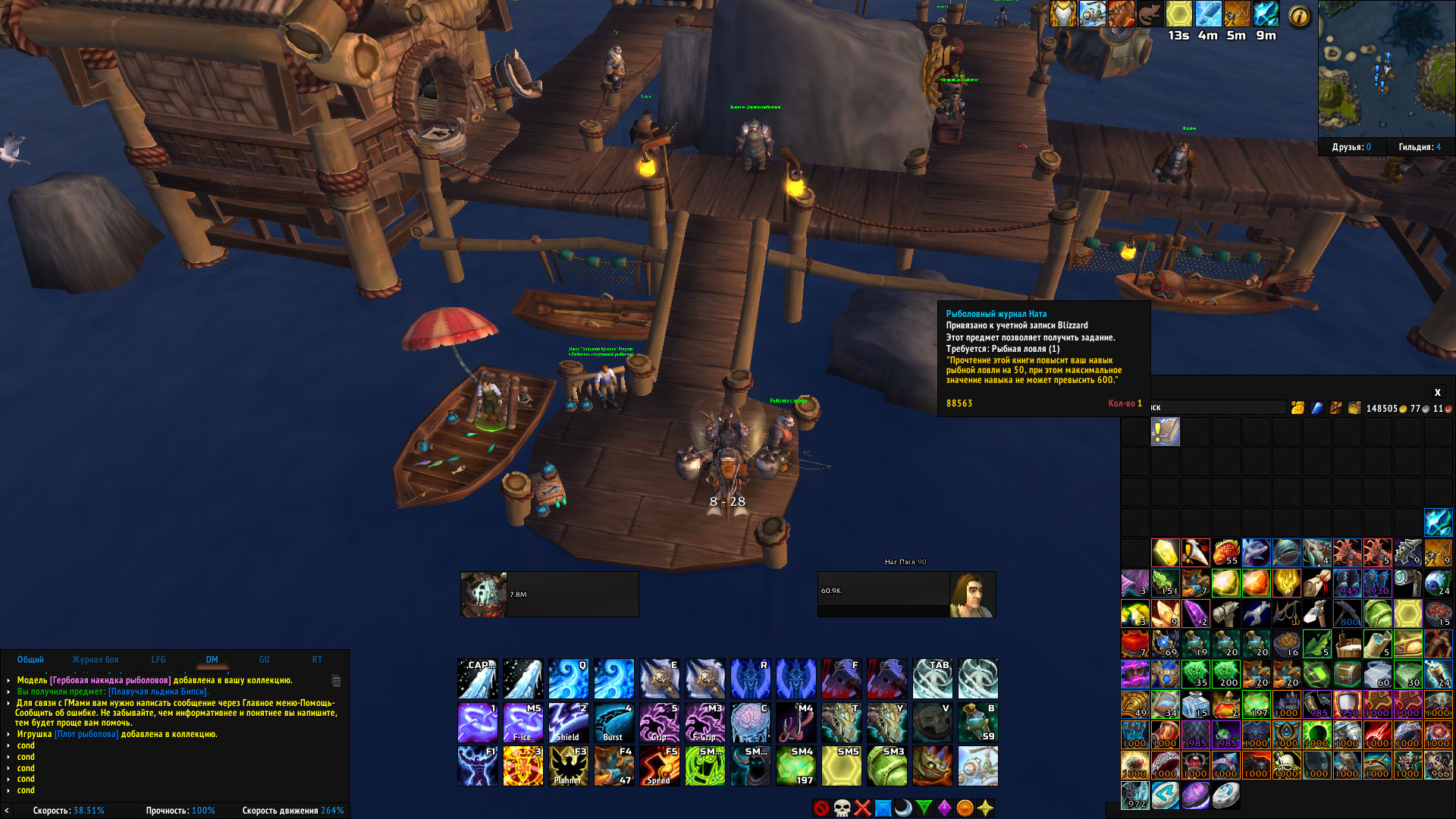This screenshot has width=1456, height=819.
Task: Trigger the Speed ability
Action: 659,766
